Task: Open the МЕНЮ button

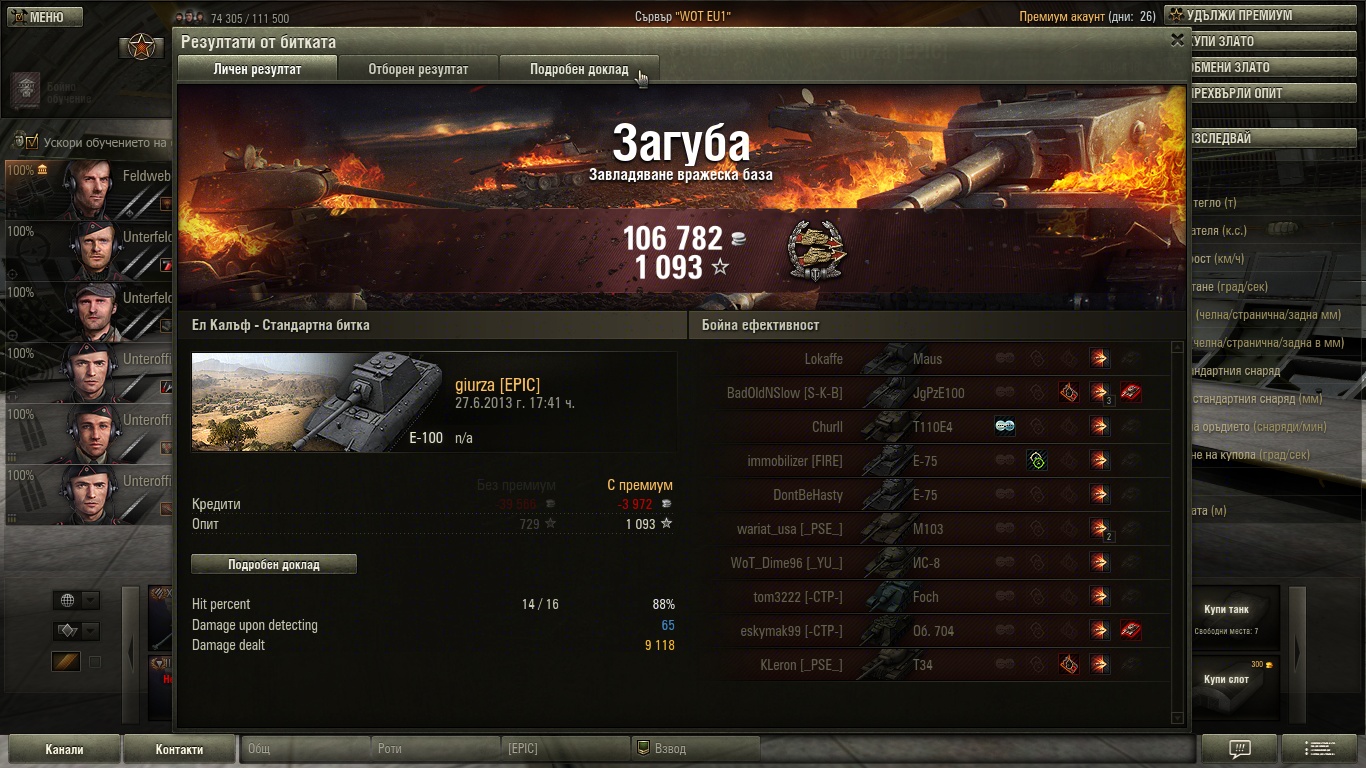Action: click(41, 17)
